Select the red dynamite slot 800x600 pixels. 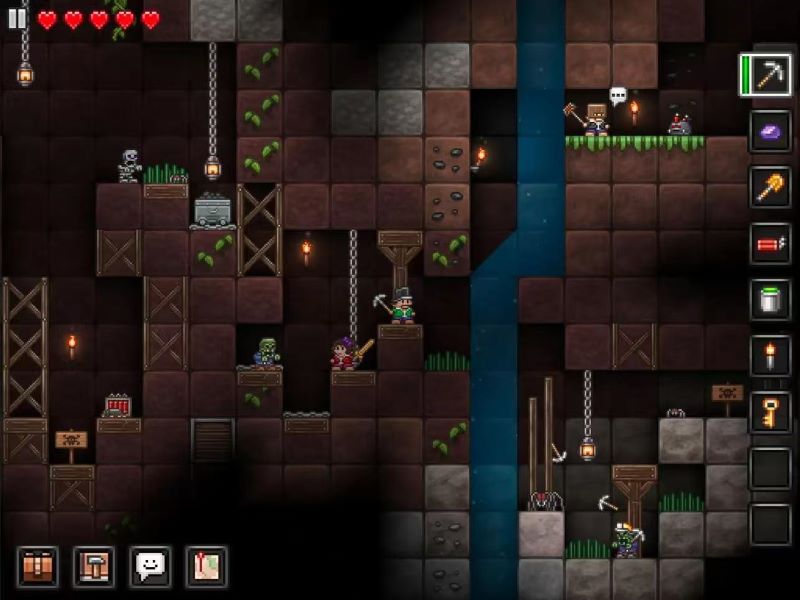[x=770, y=244]
